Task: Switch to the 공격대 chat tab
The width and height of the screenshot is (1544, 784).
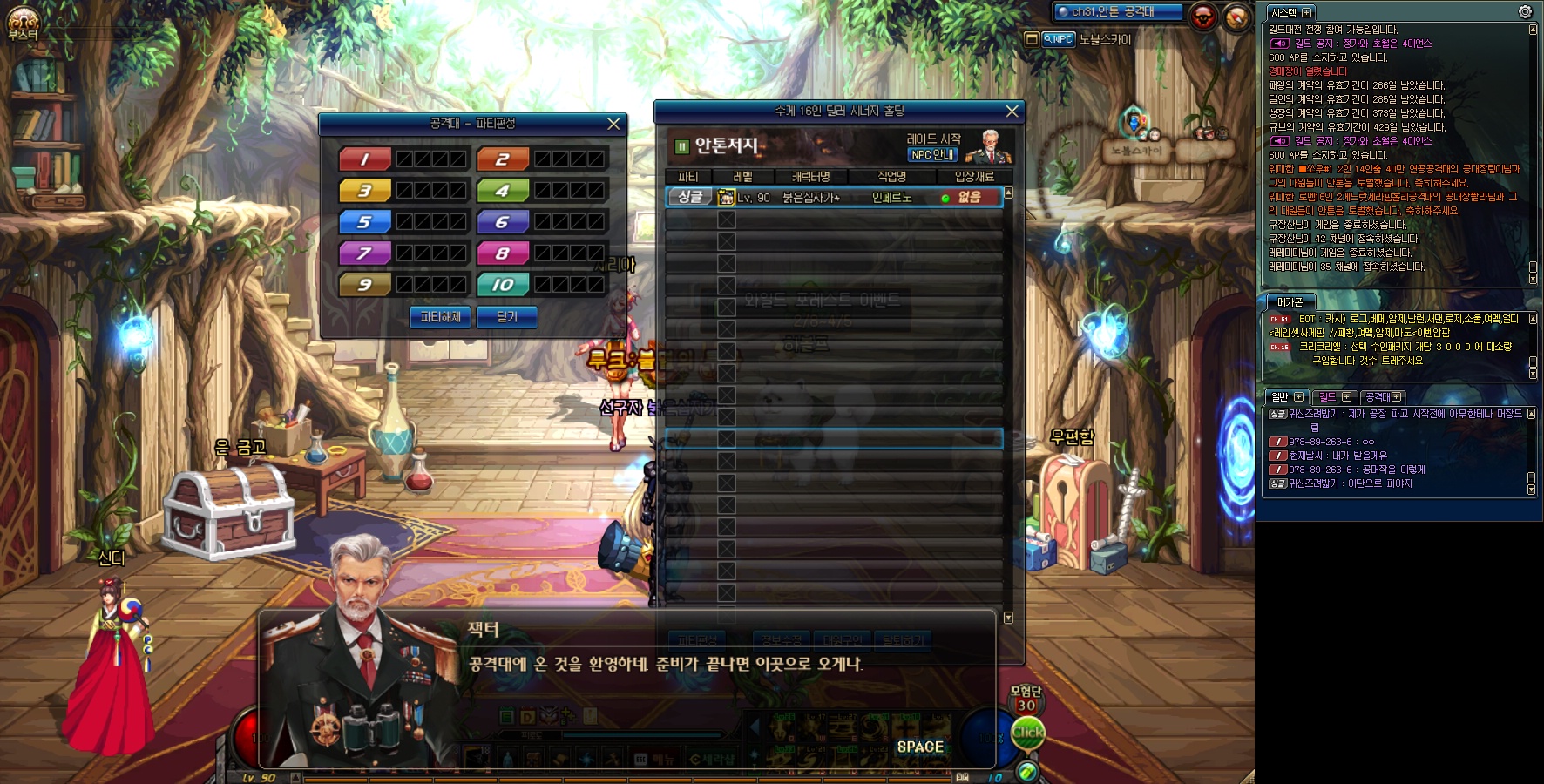Action: tap(1382, 397)
